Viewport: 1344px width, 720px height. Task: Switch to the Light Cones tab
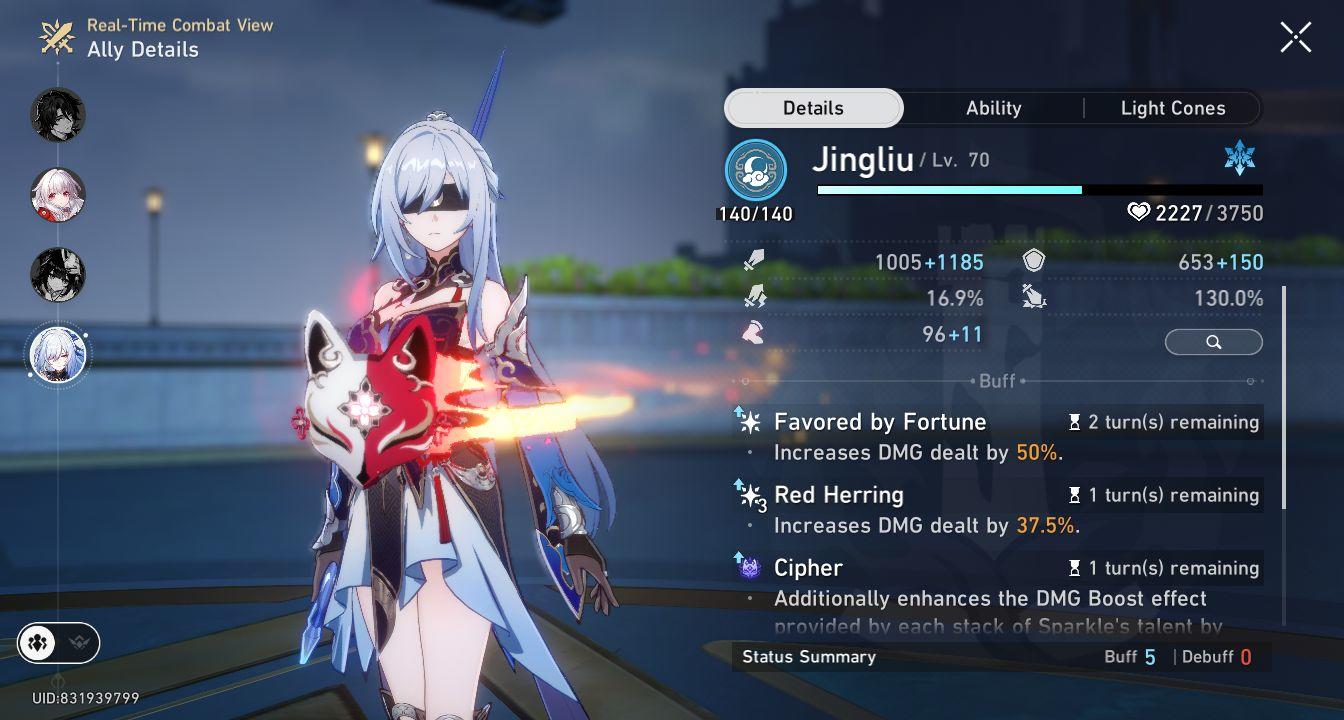coord(1171,107)
